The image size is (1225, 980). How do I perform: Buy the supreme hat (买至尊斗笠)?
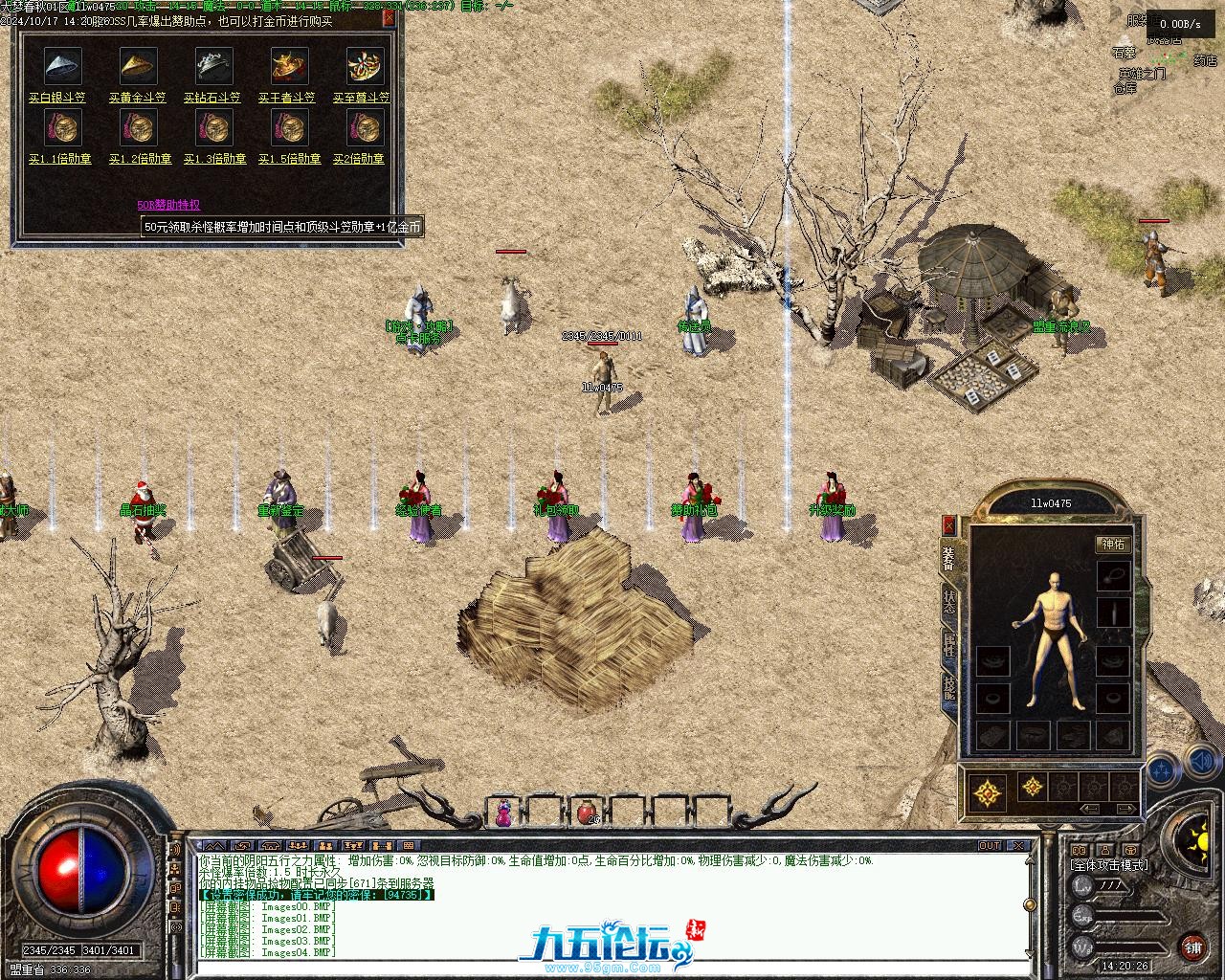362,98
